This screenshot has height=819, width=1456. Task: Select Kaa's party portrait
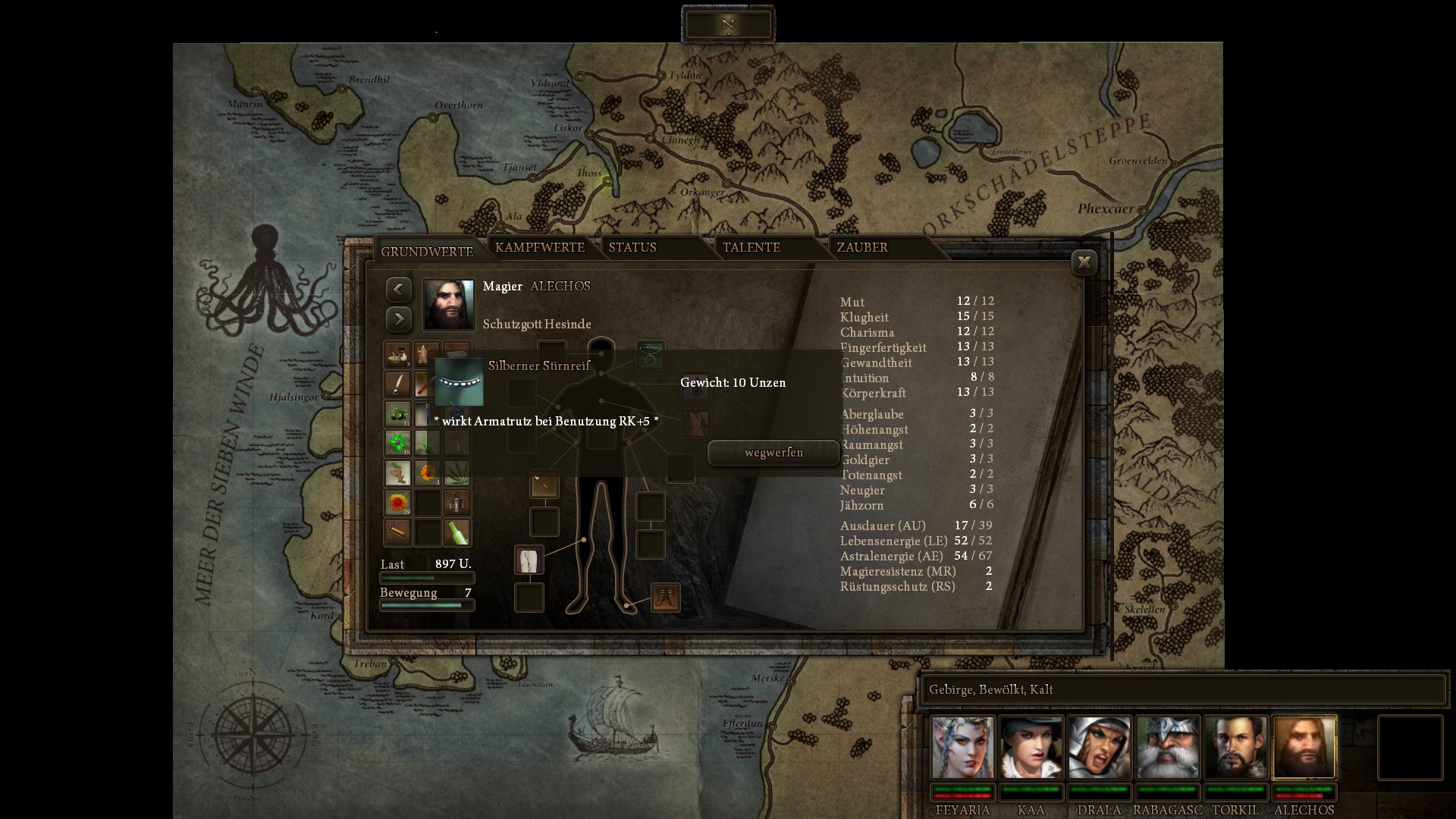click(x=1031, y=748)
